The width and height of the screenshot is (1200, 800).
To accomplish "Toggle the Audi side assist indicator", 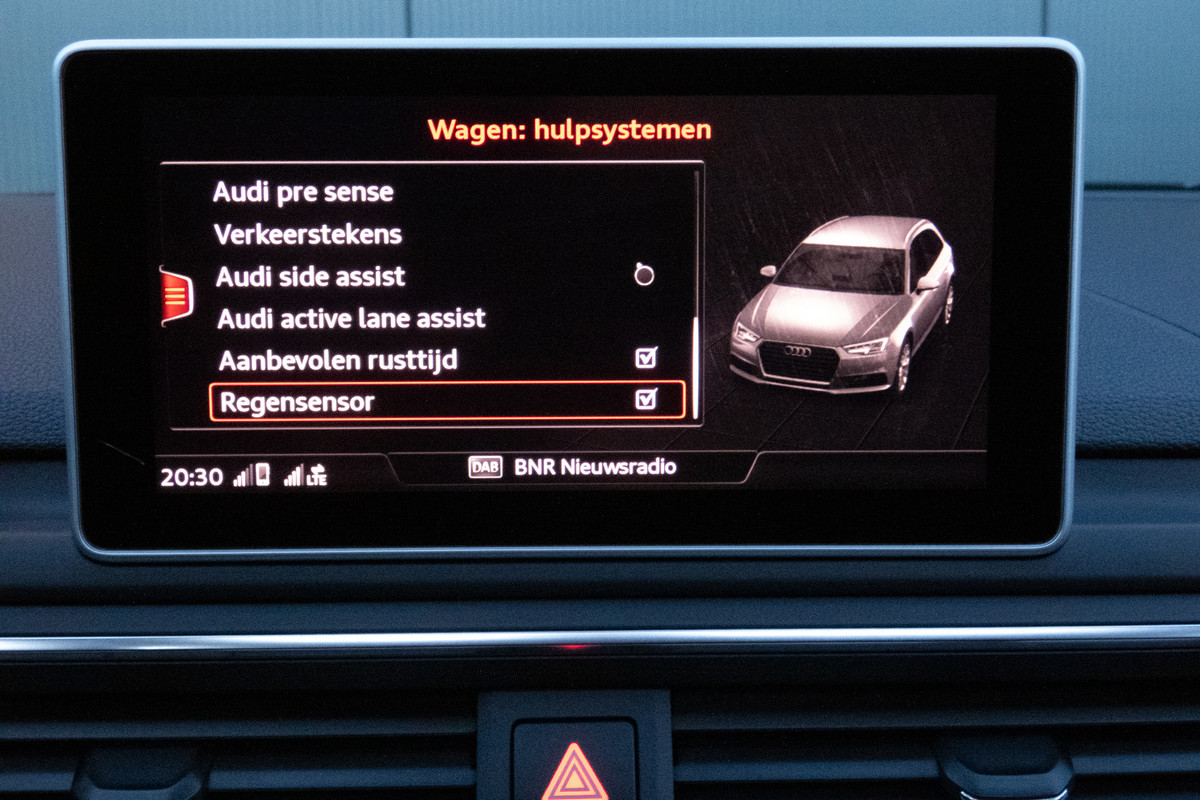I will [x=644, y=275].
